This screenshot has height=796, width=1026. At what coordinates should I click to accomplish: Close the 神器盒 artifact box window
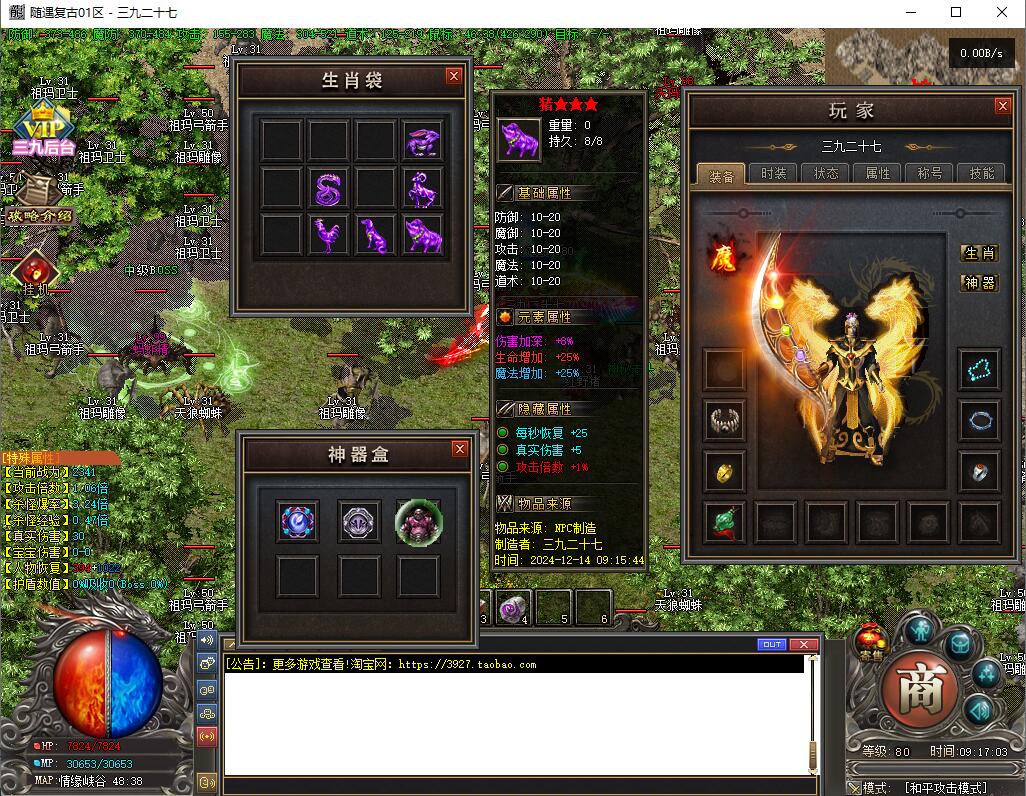point(460,449)
